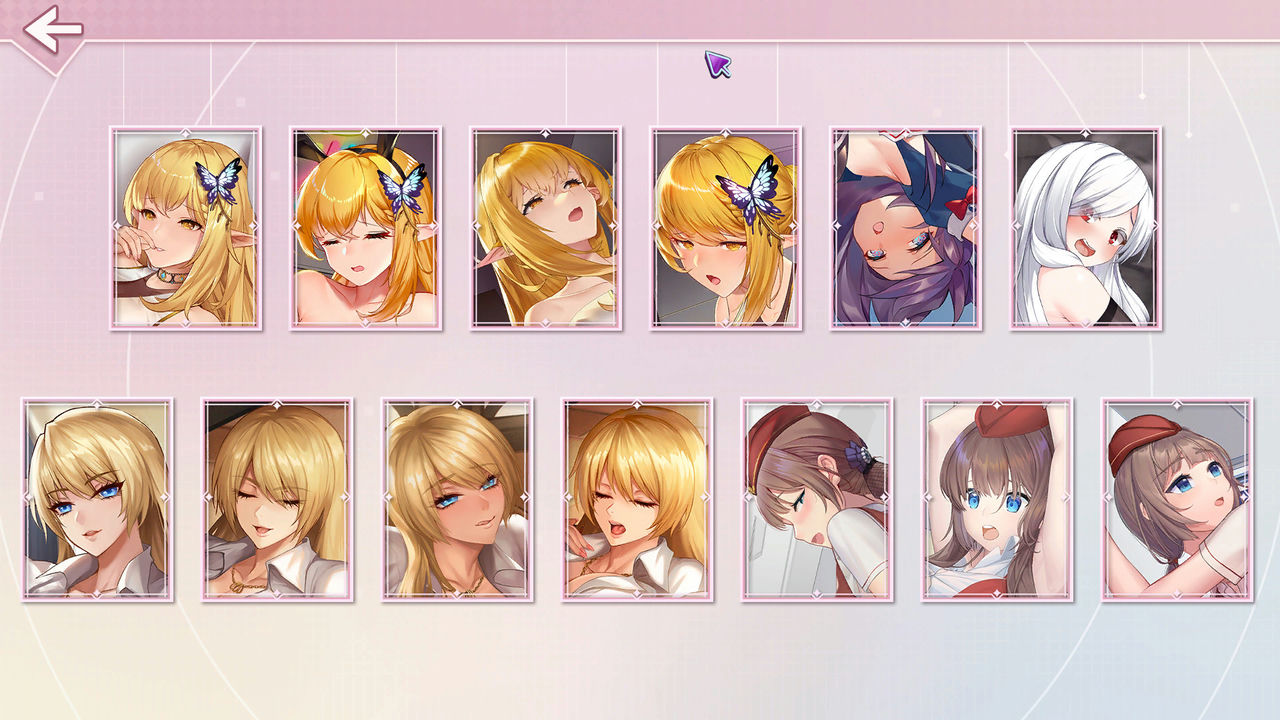Open the butterfly hairpin elf close-up
The height and width of the screenshot is (720, 1280).
[x=723, y=231]
